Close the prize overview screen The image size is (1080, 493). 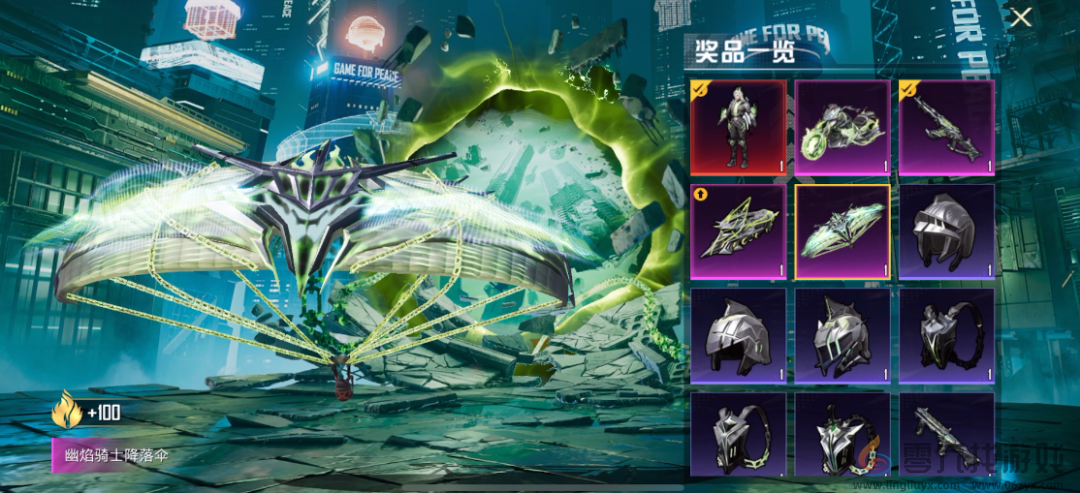pyautogui.click(x=1020, y=17)
